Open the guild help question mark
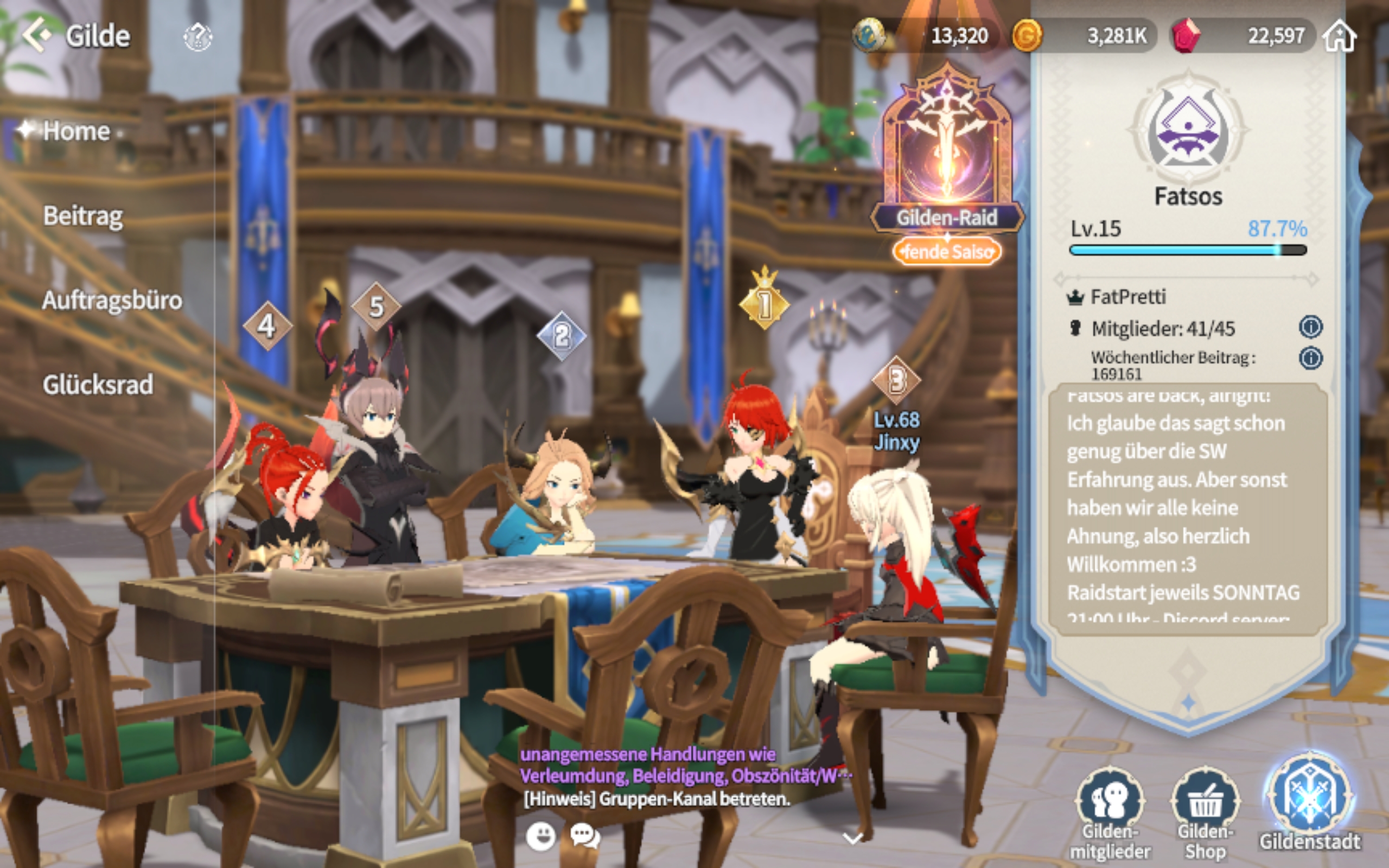The height and width of the screenshot is (868, 1389). (198, 37)
